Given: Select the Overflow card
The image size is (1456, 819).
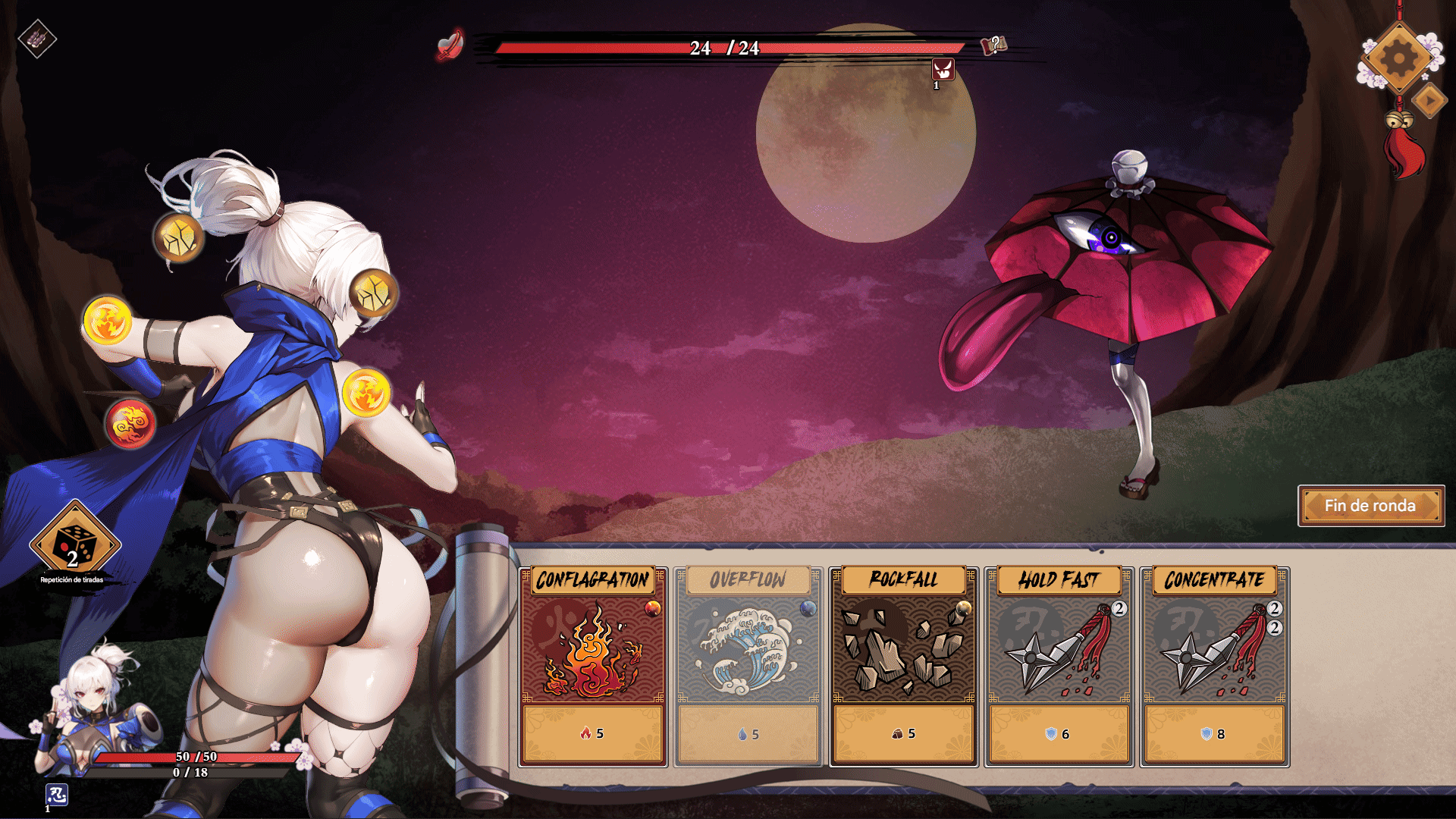Looking at the screenshot, I should (x=748, y=666).
